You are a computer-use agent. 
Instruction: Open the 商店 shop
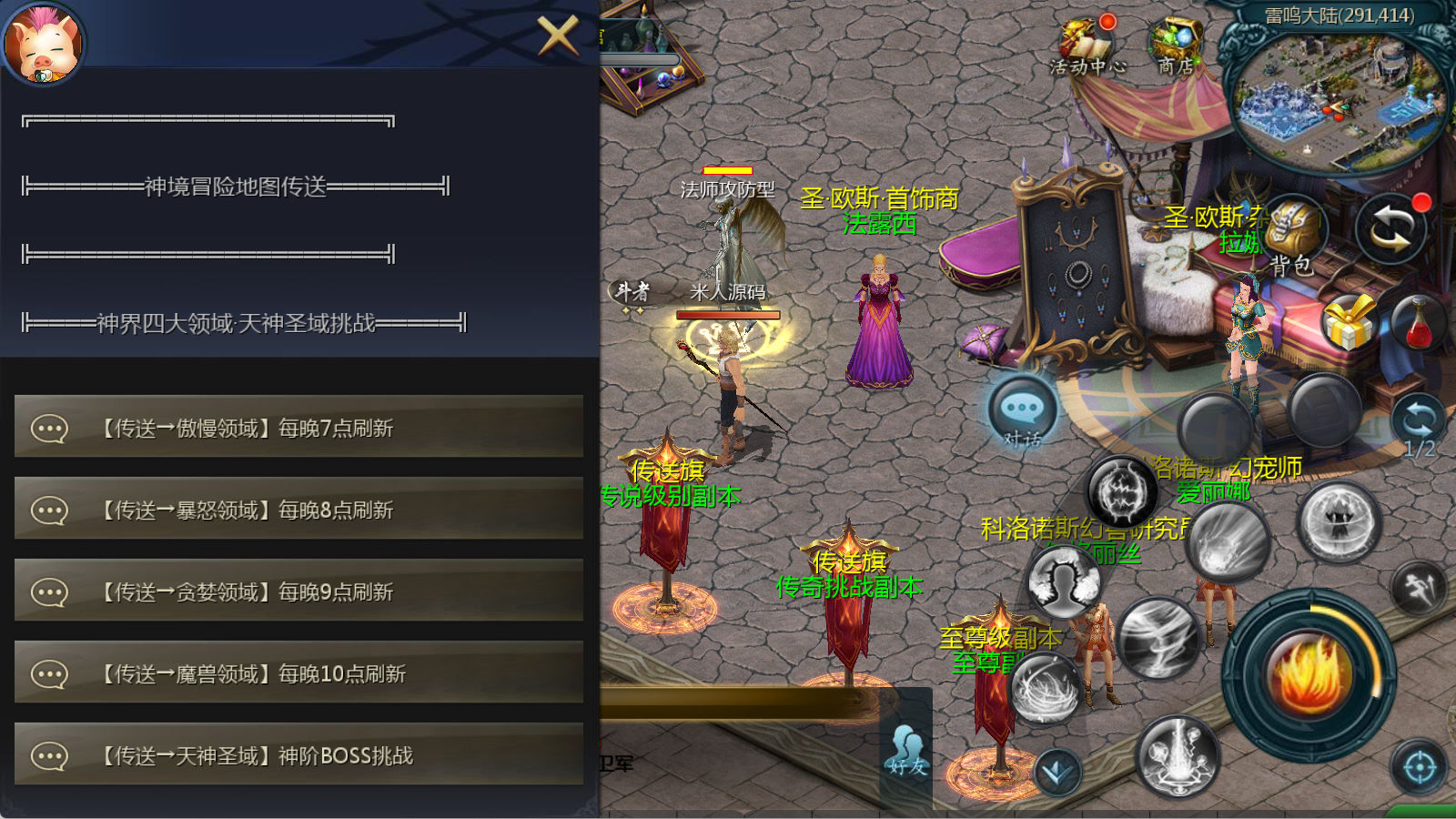[x=1176, y=45]
